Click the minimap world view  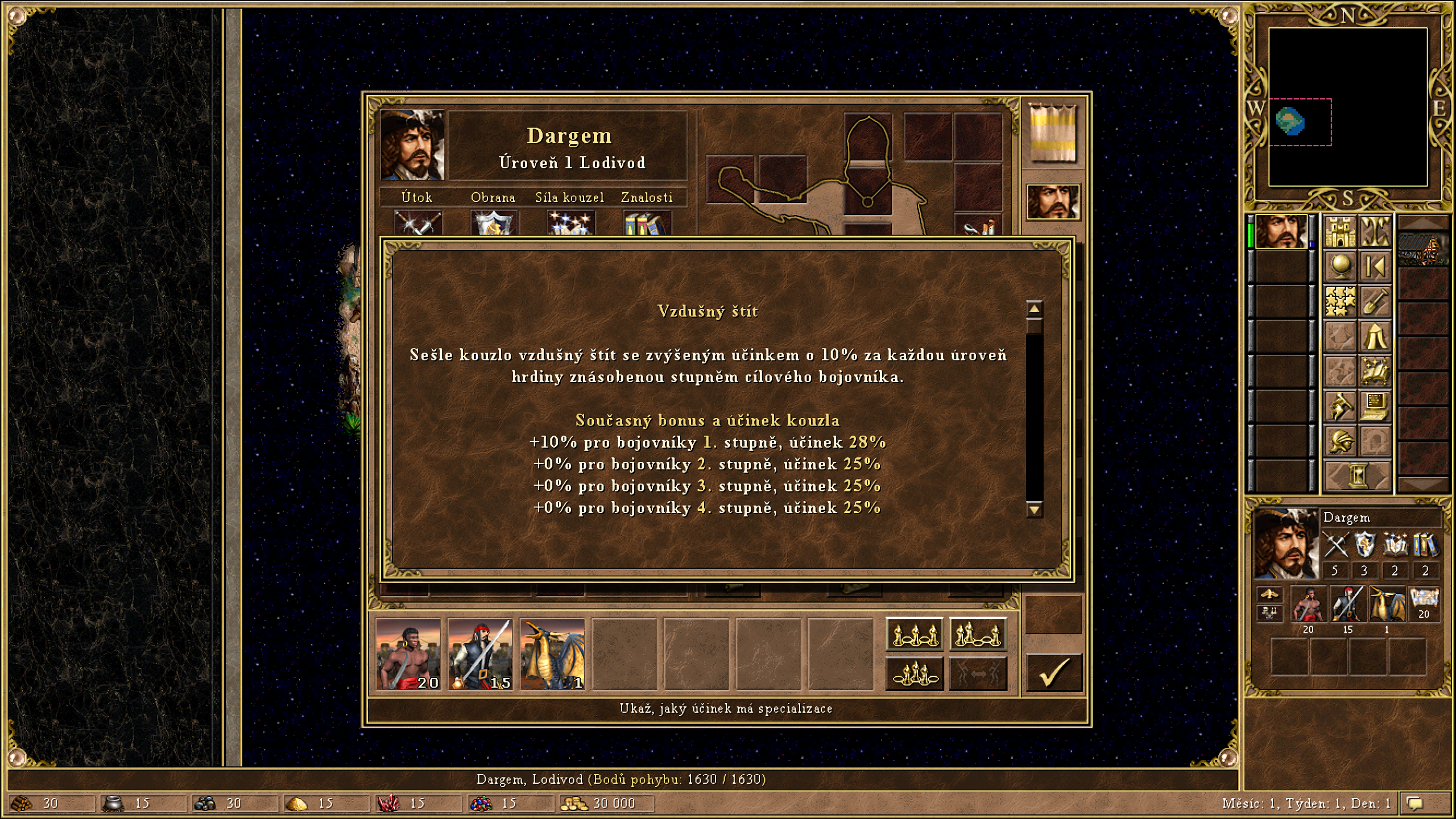1347,107
